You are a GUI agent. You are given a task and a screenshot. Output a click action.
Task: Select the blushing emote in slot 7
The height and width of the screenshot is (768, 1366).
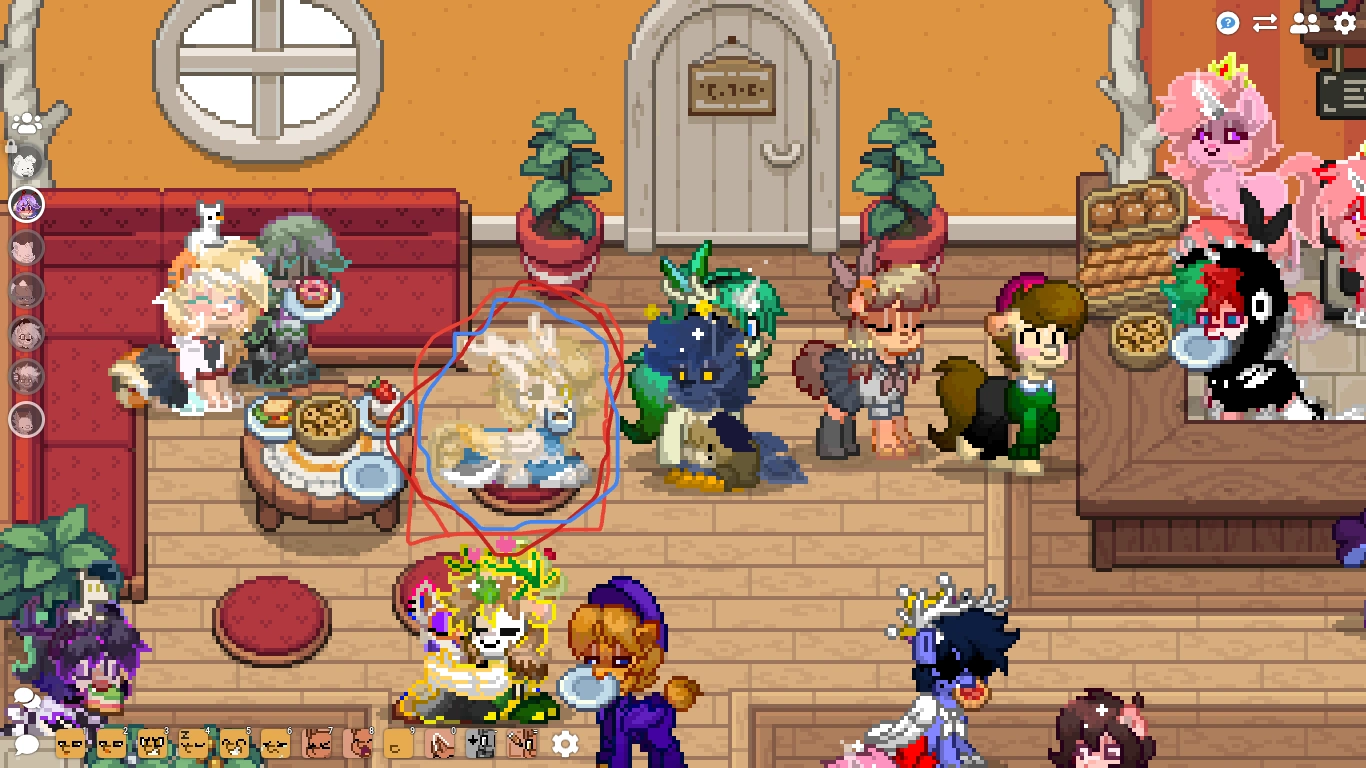click(x=317, y=743)
